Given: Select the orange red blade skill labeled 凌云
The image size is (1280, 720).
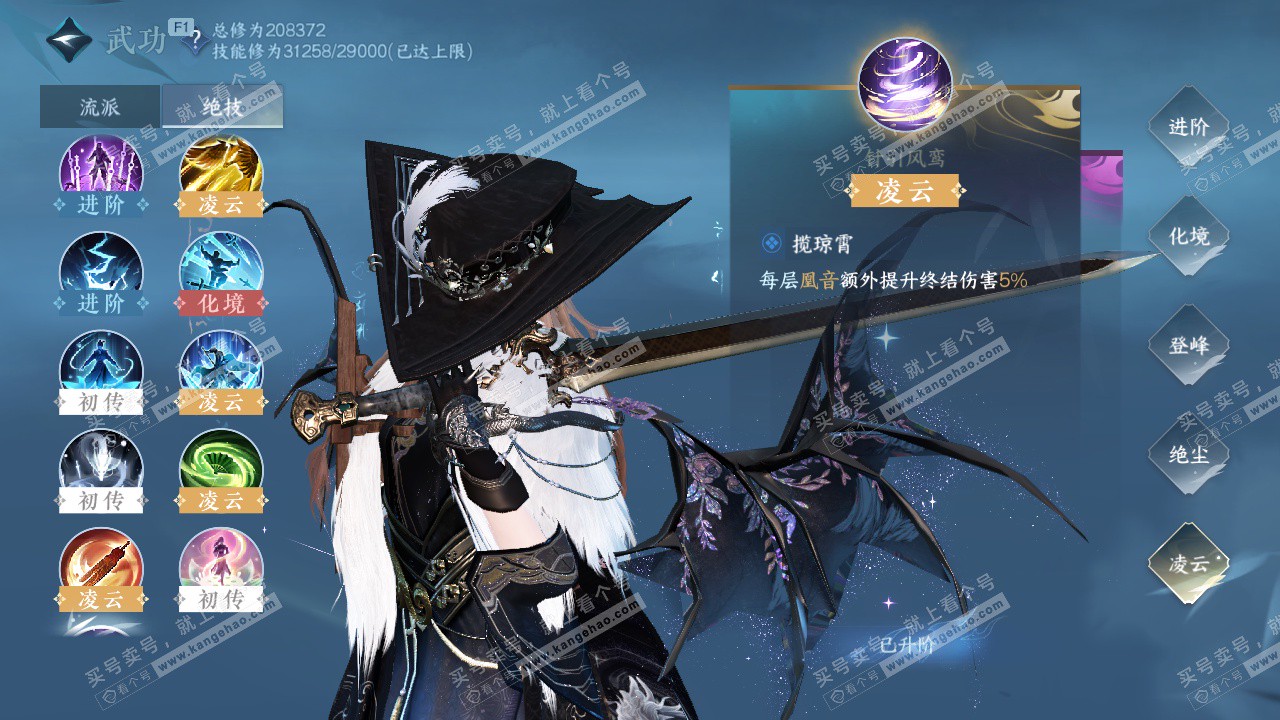Looking at the screenshot, I should (x=101, y=563).
